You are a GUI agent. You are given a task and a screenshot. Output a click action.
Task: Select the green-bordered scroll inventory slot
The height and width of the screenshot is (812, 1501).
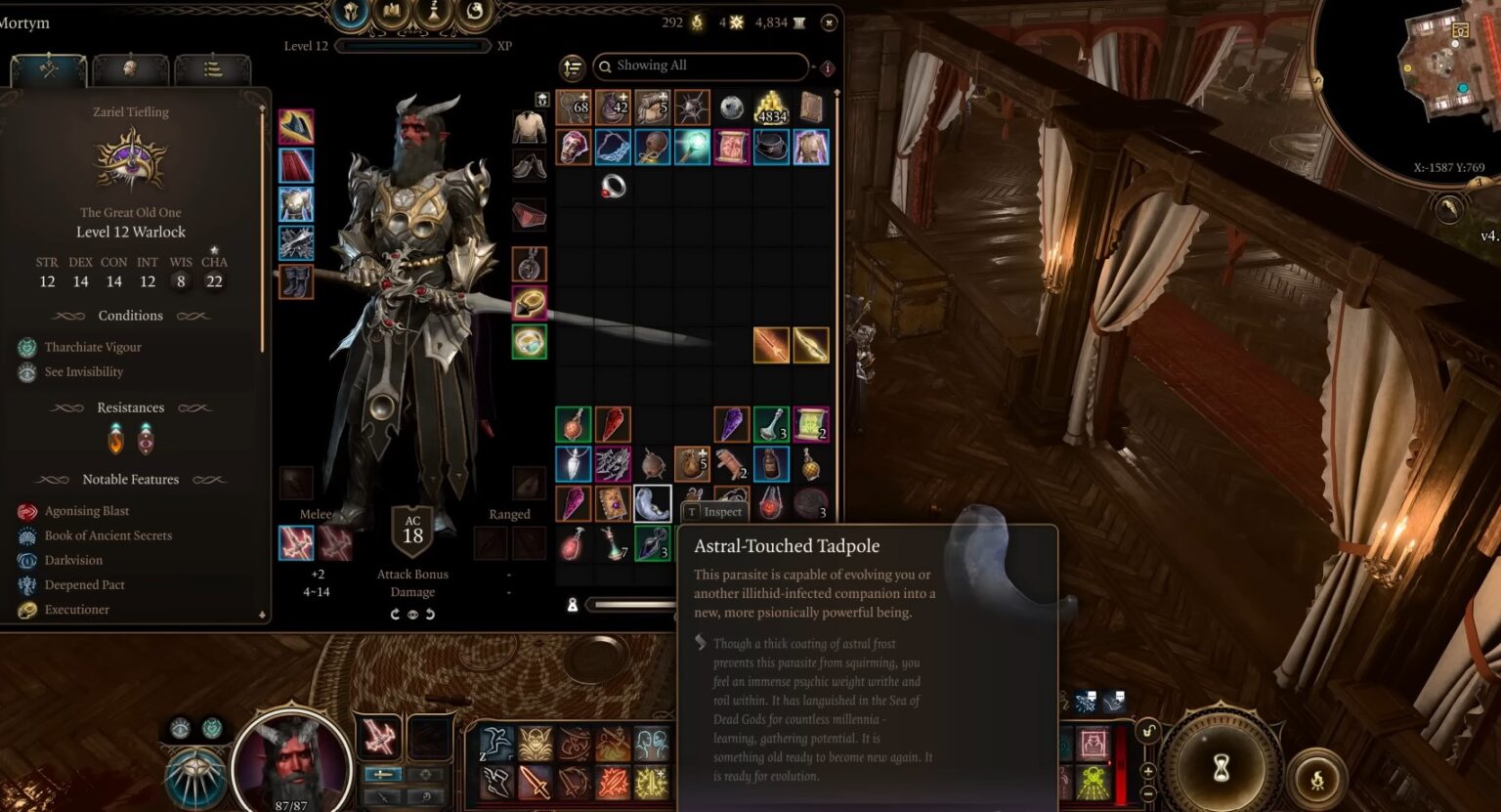pyautogui.click(x=810, y=424)
